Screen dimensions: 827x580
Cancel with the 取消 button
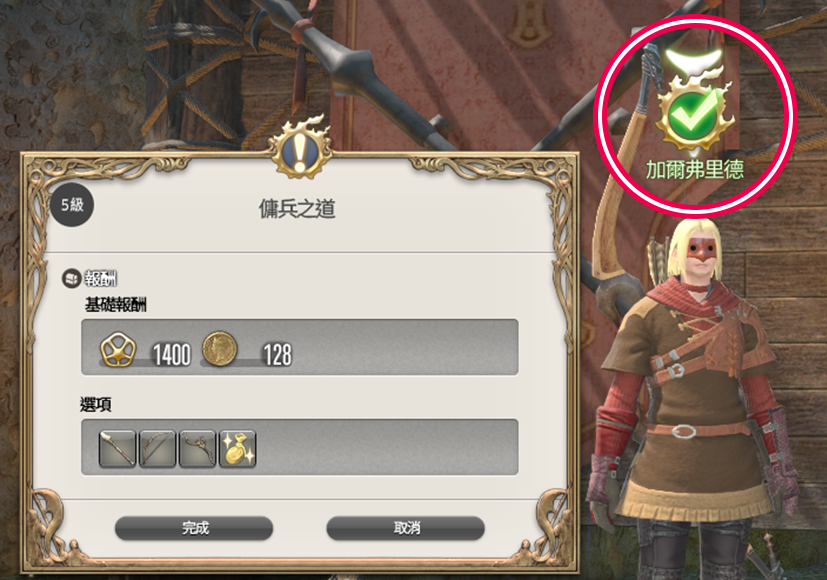405,528
